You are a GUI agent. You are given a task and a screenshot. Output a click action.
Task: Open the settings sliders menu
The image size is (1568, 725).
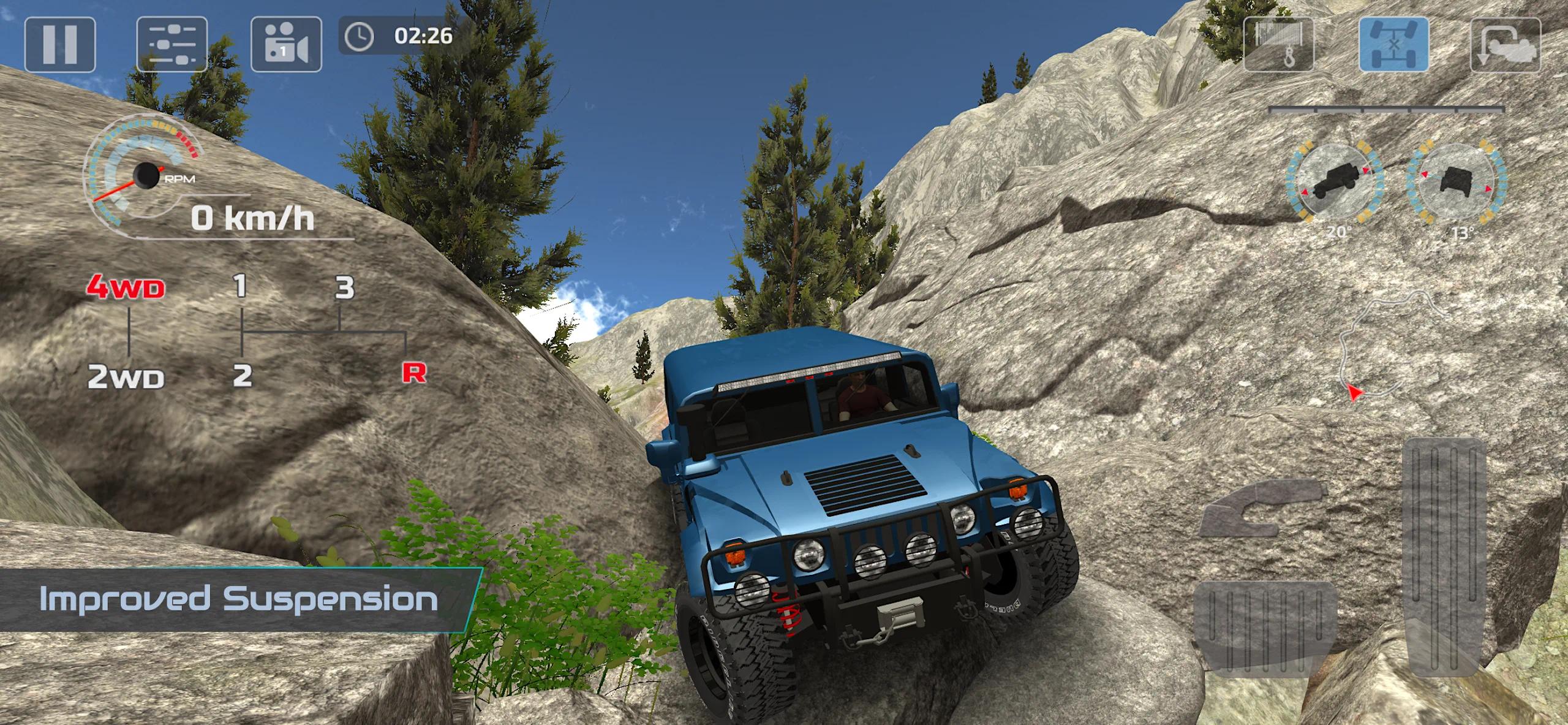click(171, 45)
